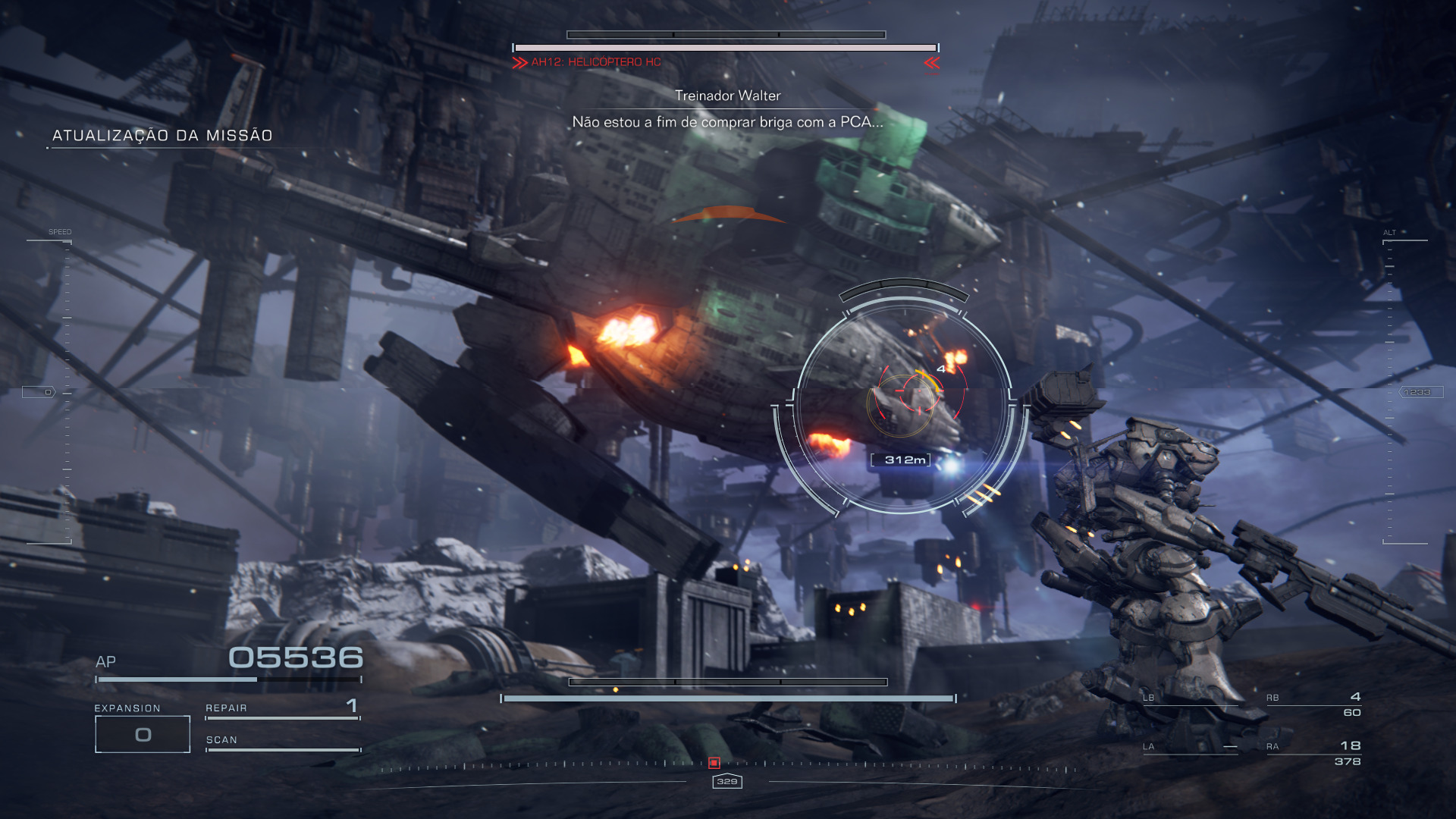Select the Expansion slot box

tap(143, 734)
